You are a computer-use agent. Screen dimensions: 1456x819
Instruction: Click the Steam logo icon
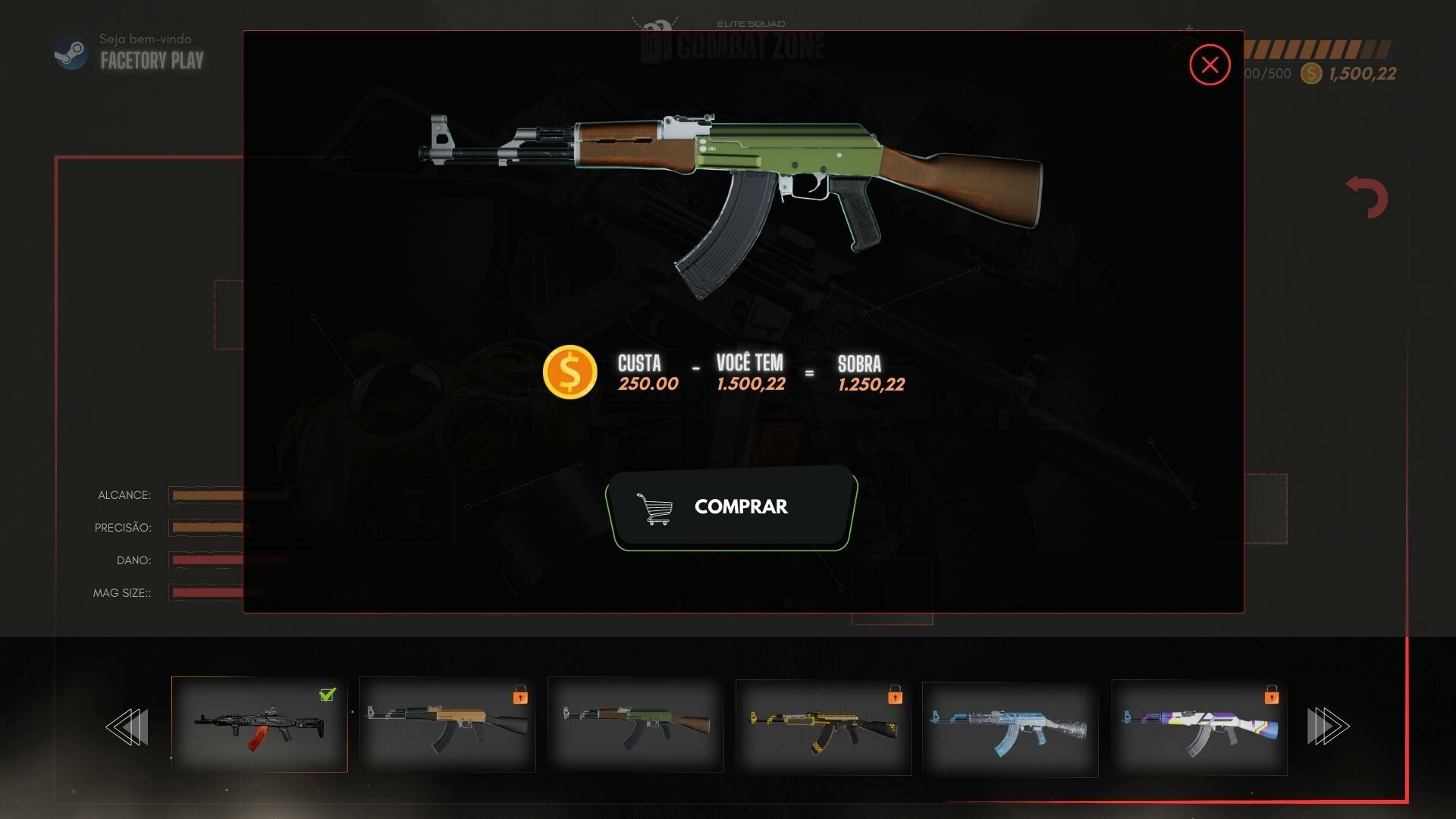71,53
